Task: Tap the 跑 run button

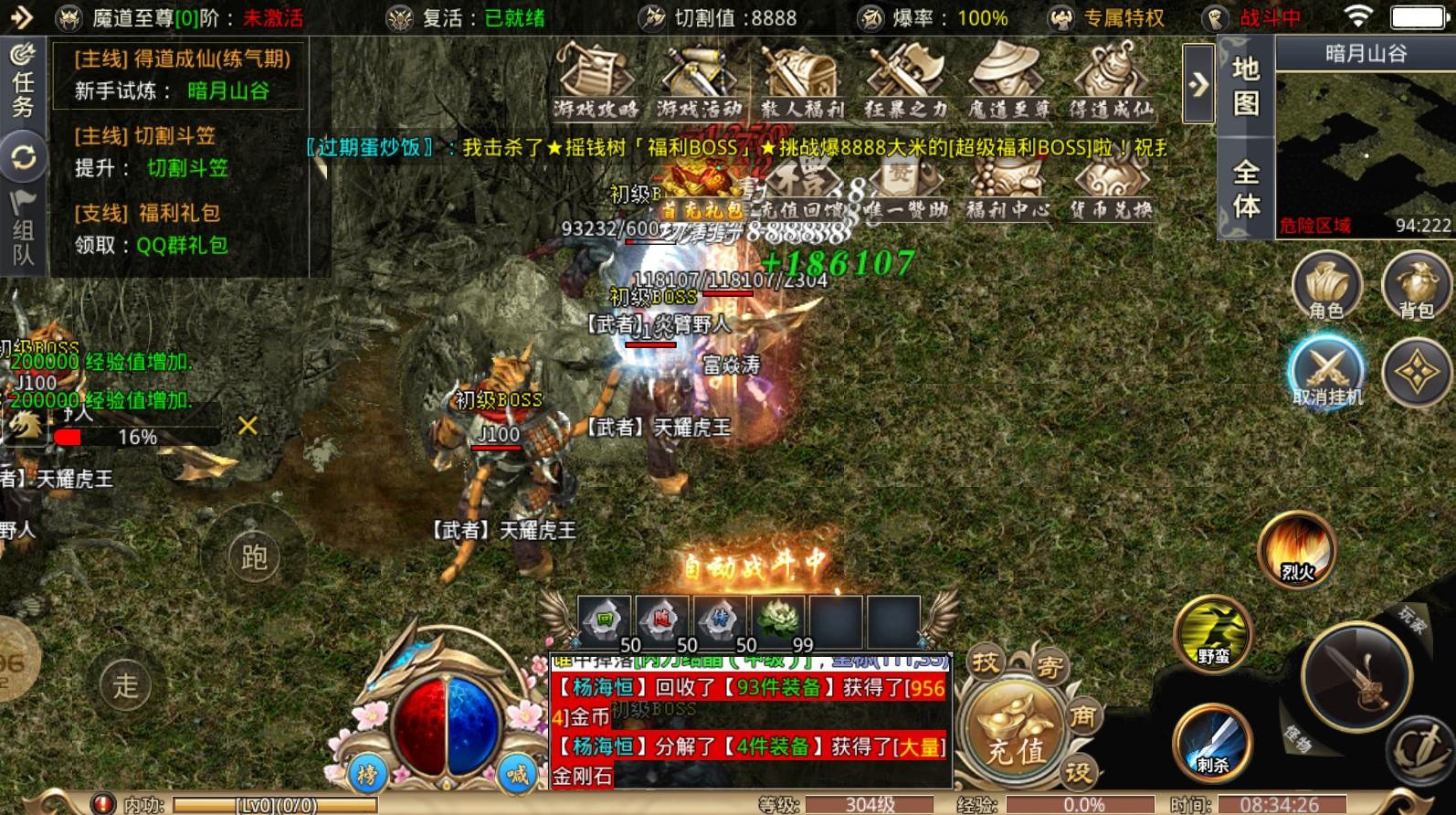Action: coord(254,556)
